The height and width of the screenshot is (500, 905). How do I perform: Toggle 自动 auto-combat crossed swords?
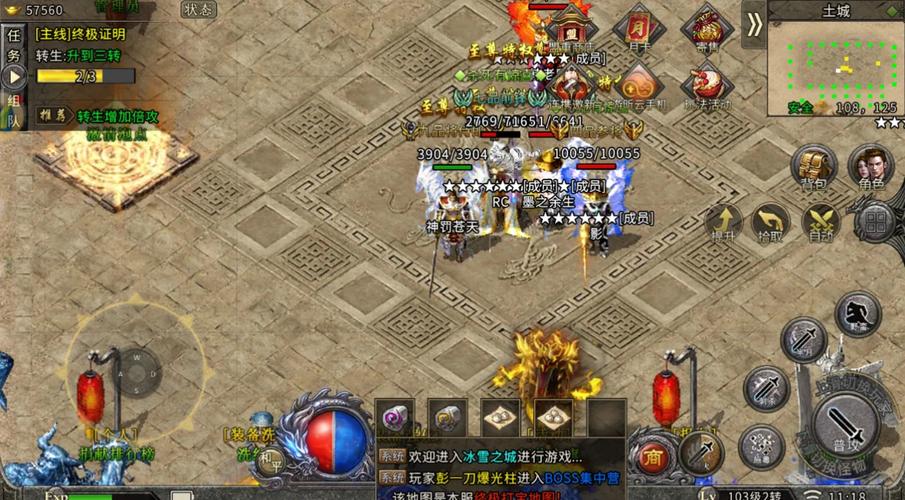pyautogui.click(x=821, y=221)
